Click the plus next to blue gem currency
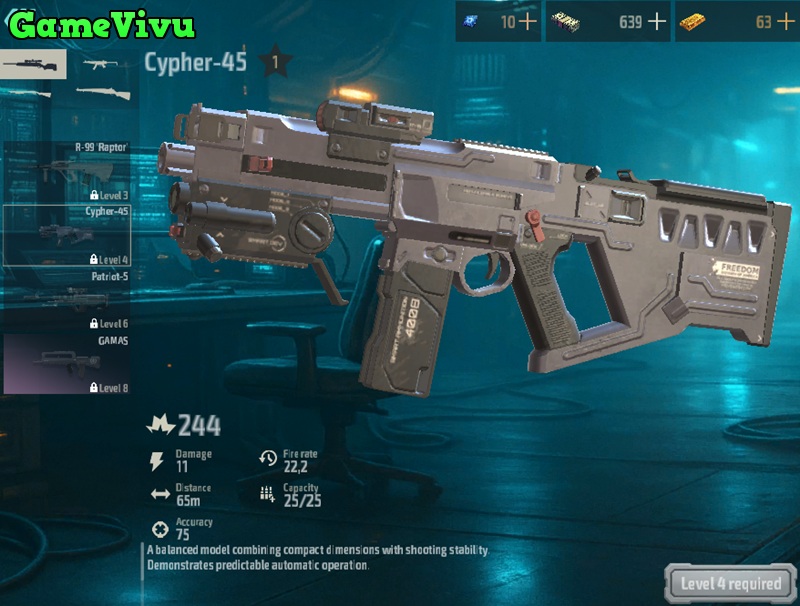 click(x=526, y=22)
